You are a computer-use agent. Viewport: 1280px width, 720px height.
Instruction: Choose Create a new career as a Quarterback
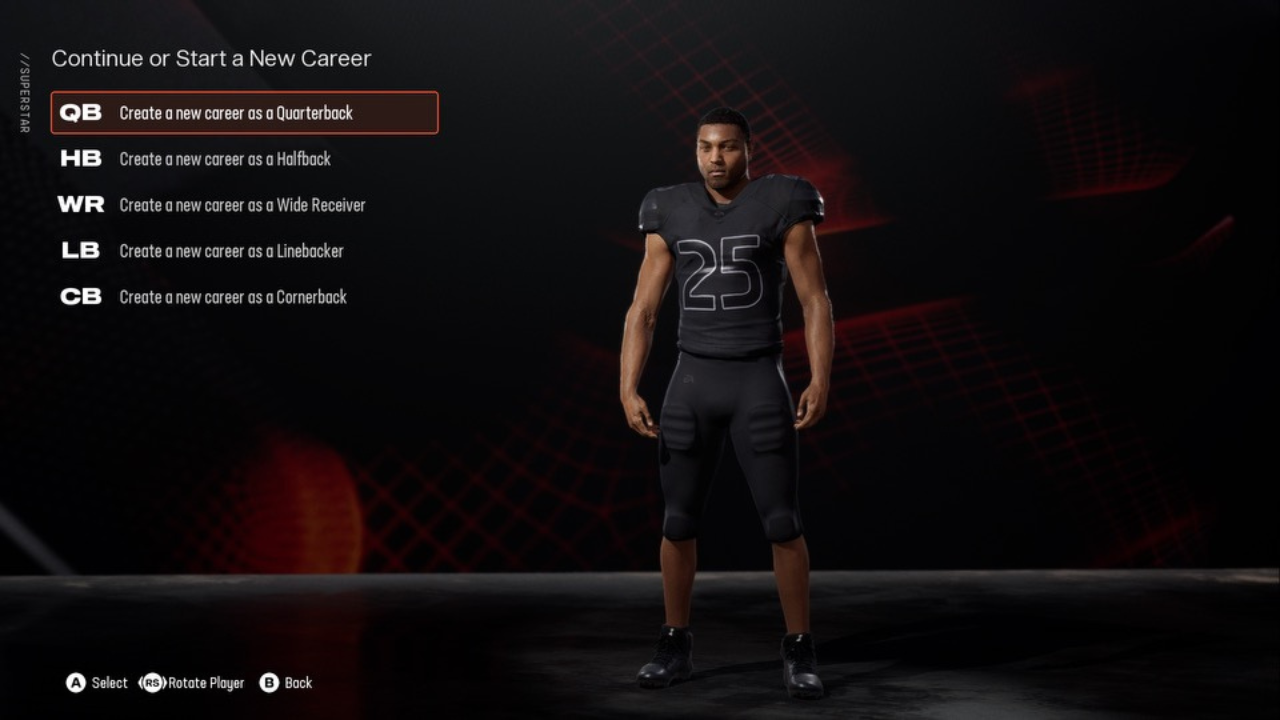236,113
